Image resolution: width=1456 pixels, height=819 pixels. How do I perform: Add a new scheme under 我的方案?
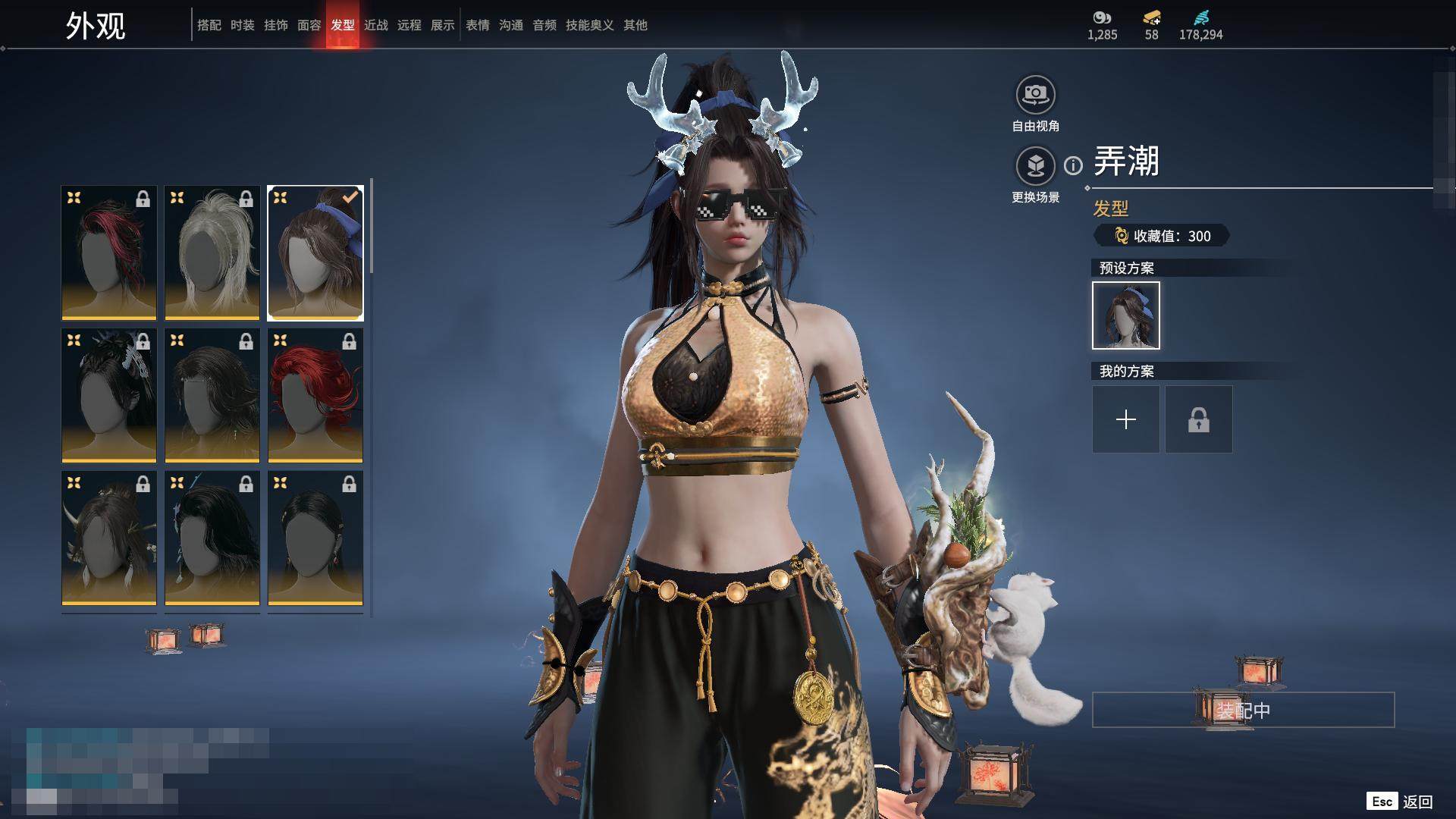1125,419
